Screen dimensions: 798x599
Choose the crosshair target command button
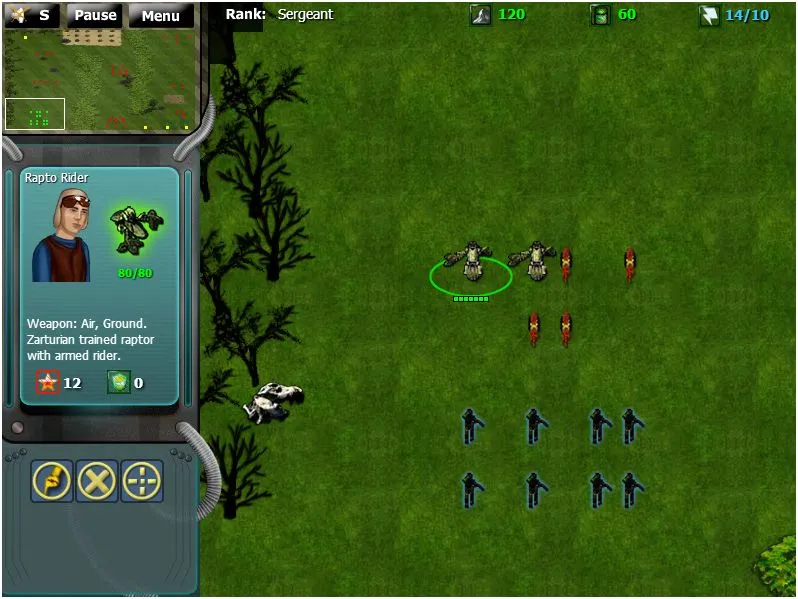pyautogui.click(x=142, y=481)
